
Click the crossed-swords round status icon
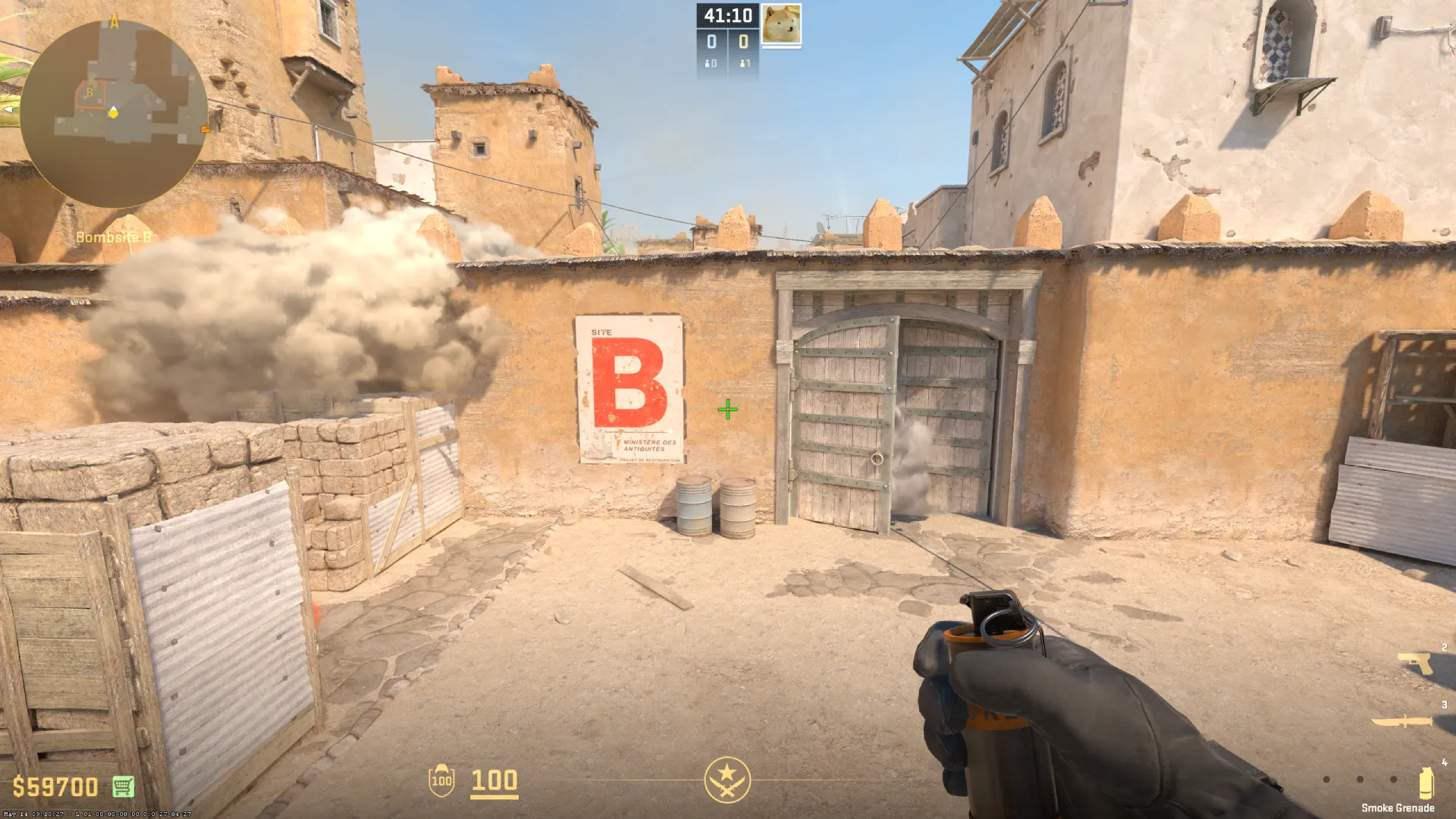click(x=728, y=781)
